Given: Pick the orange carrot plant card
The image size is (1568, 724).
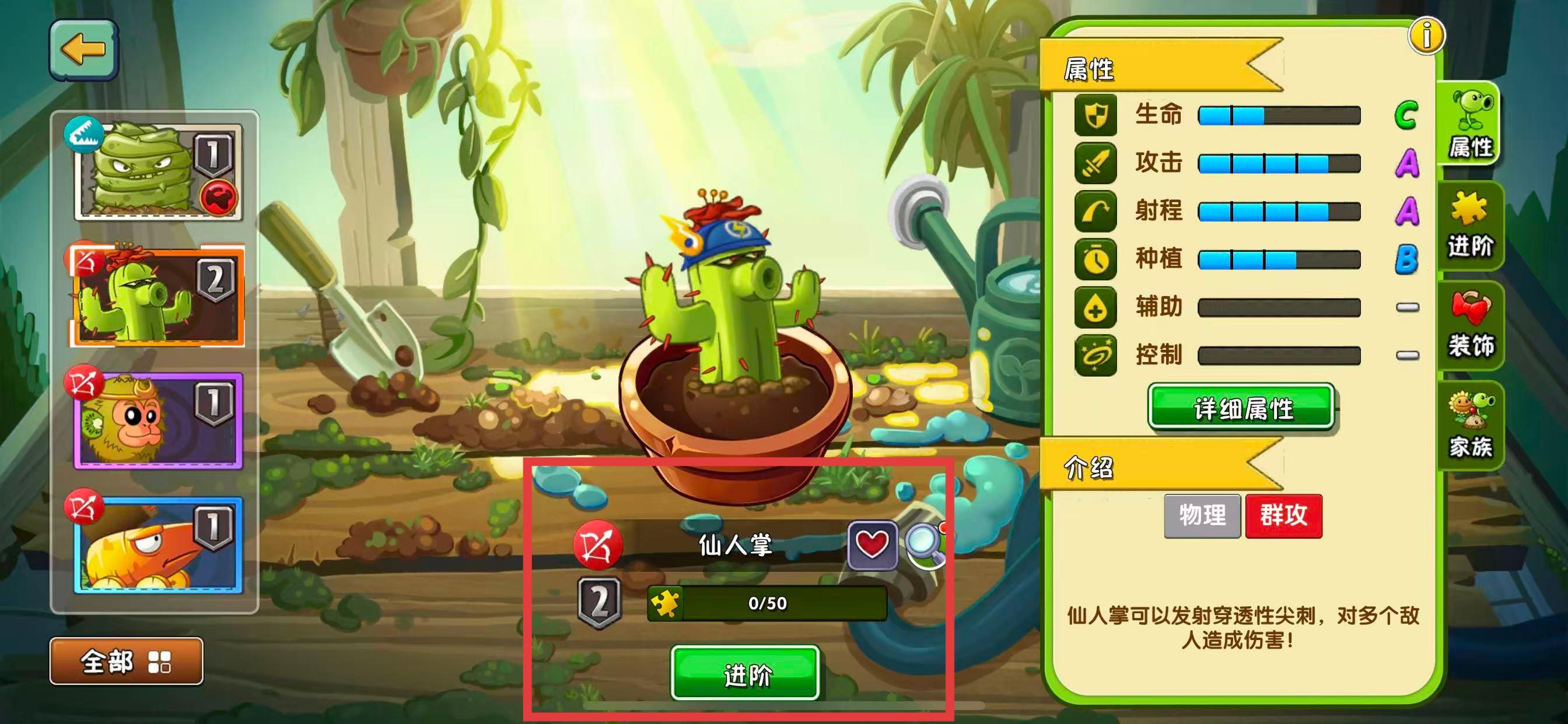Looking at the screenshot, I should click(x=158, y=544).
